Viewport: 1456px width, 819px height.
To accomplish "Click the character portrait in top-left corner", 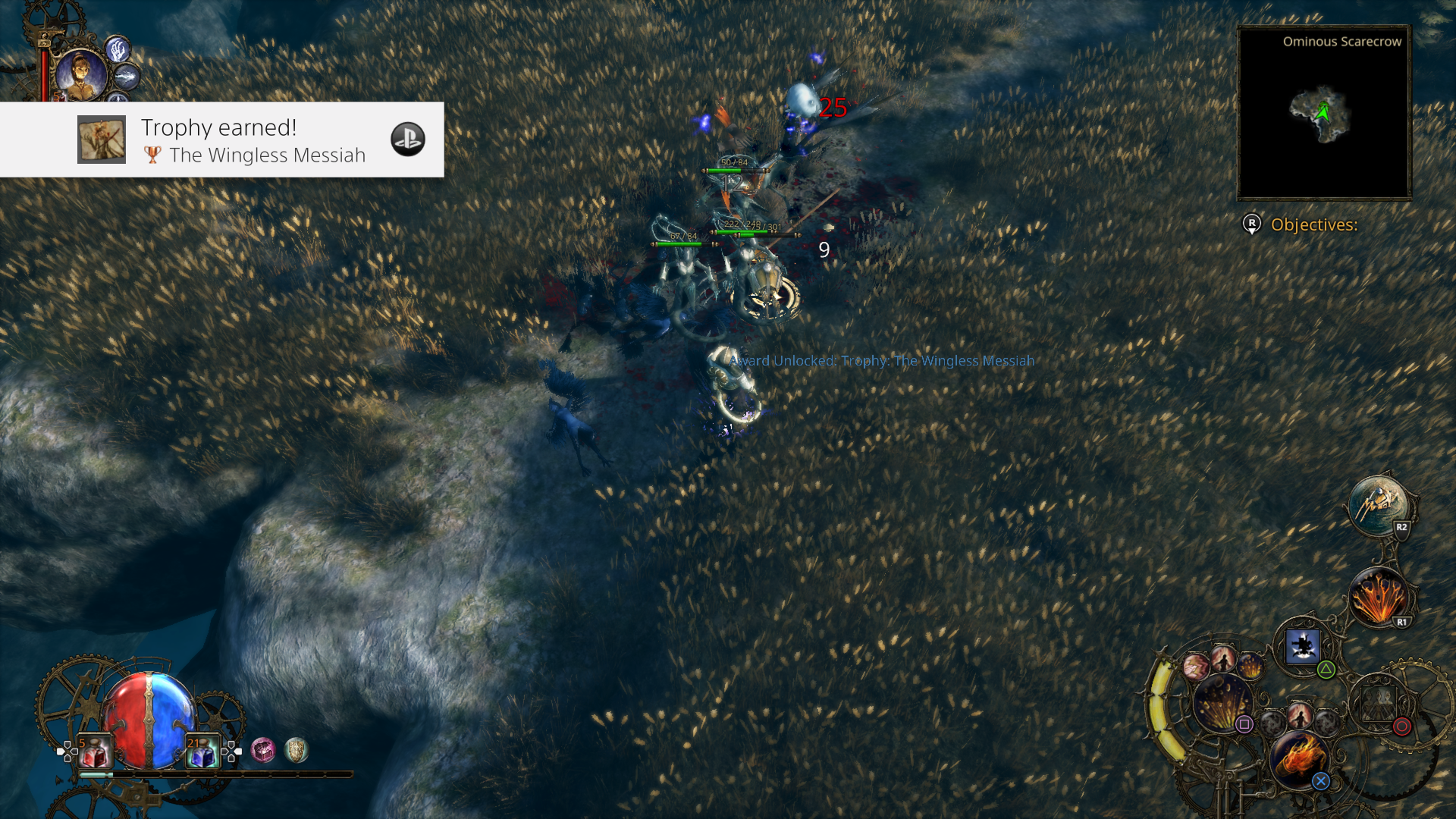I will (81, 75).
